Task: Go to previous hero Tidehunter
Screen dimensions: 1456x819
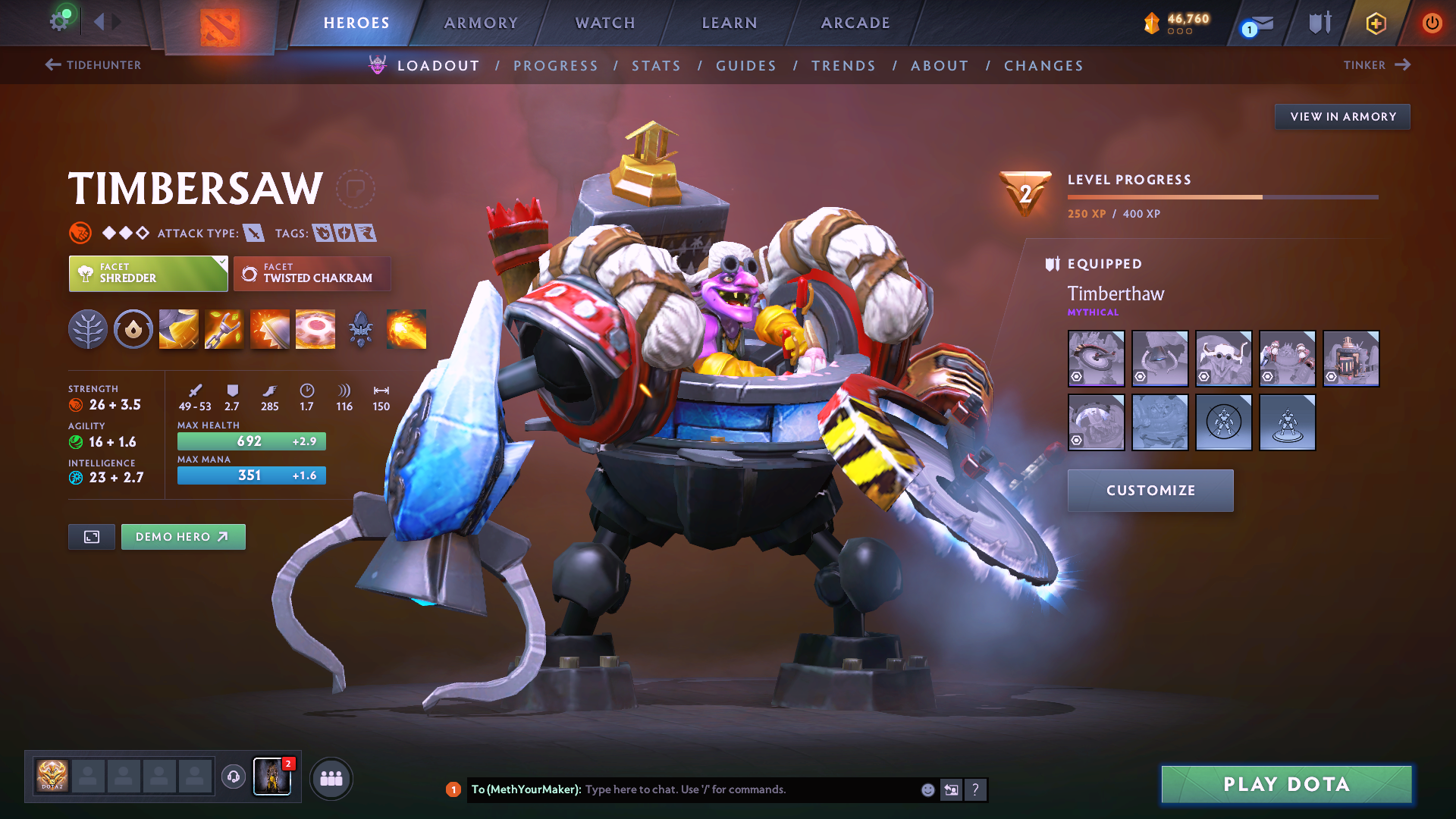Action: 93,65
